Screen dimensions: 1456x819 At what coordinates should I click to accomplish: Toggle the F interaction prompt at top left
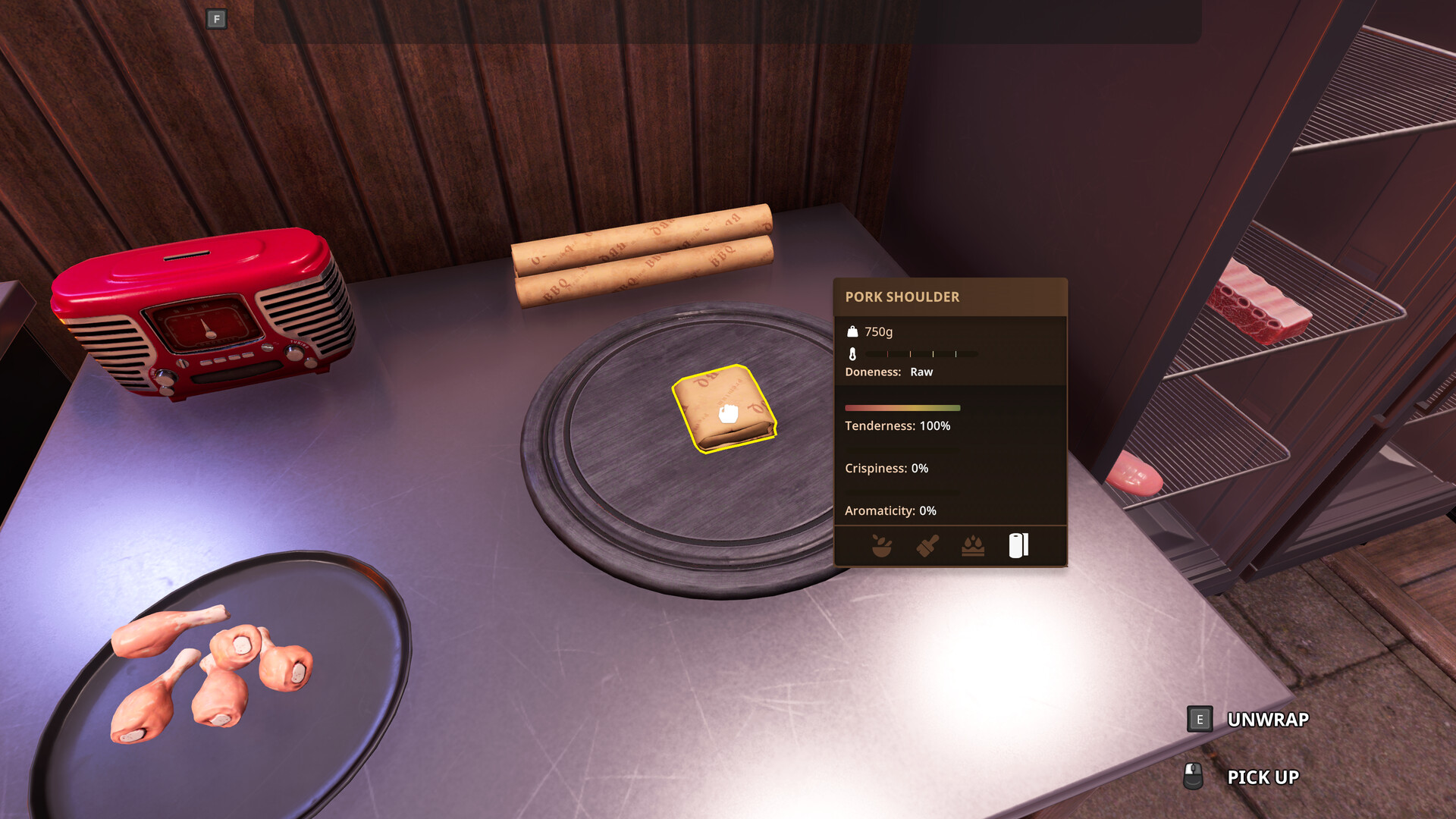click(x=216, y=19)
